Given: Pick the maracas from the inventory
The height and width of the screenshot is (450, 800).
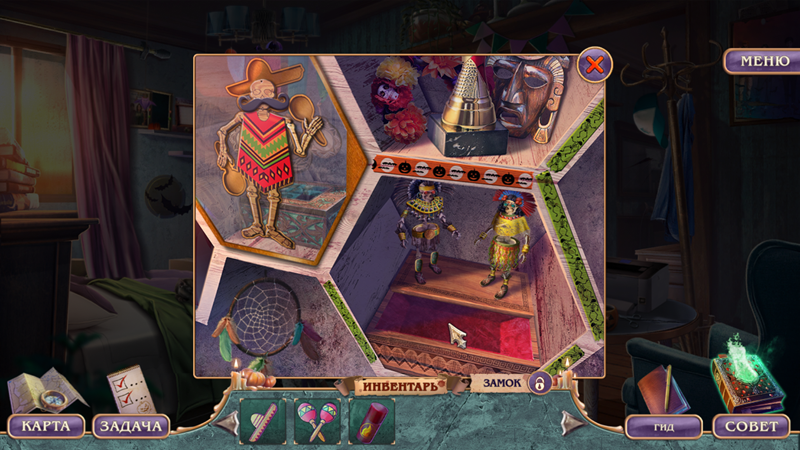Looking at the screenshot, I should [317, 421].
